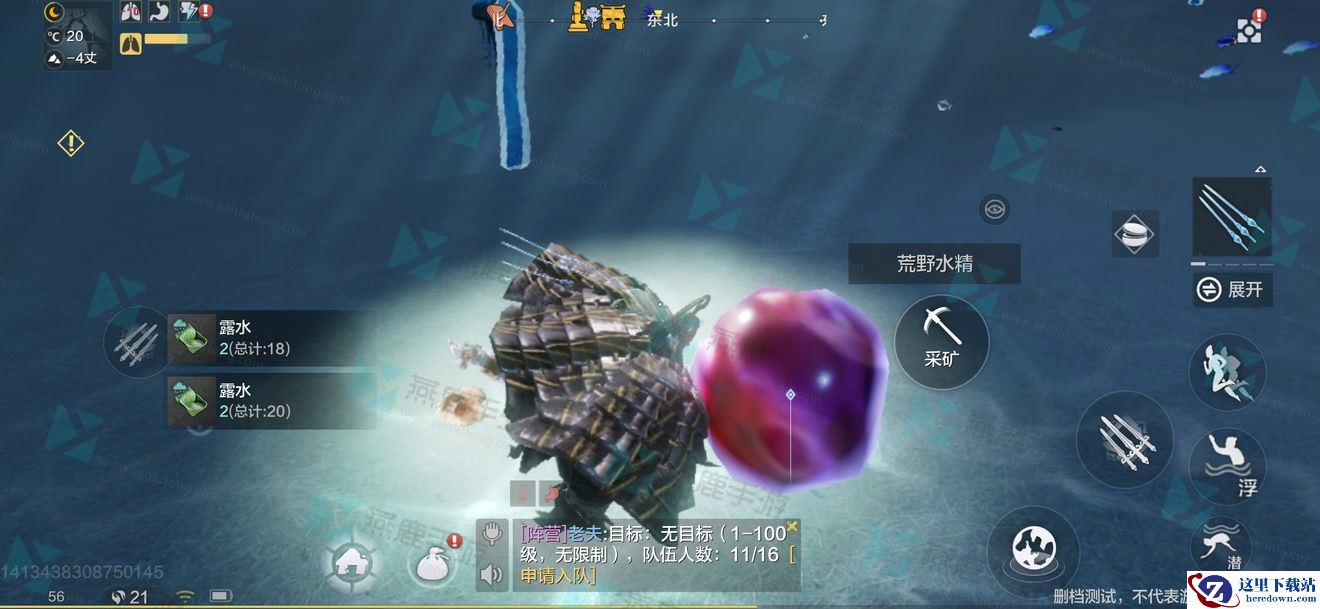Trigger the swimming figure dodge skill
This screenshot has width=1320, height=609.
[1227, 372]
